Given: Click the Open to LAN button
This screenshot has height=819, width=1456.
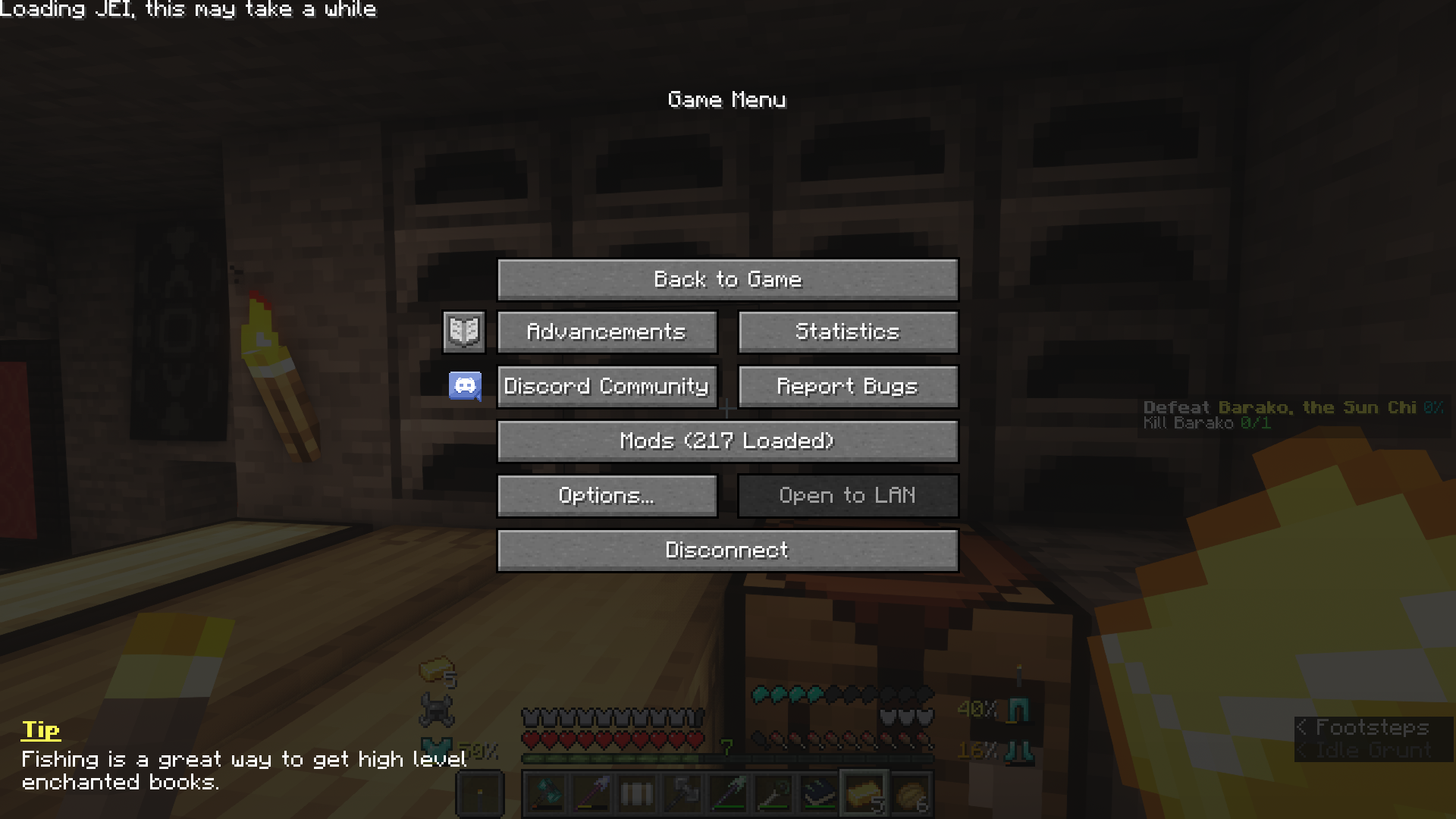Looking at the screenshot, I should coord(847,495).
